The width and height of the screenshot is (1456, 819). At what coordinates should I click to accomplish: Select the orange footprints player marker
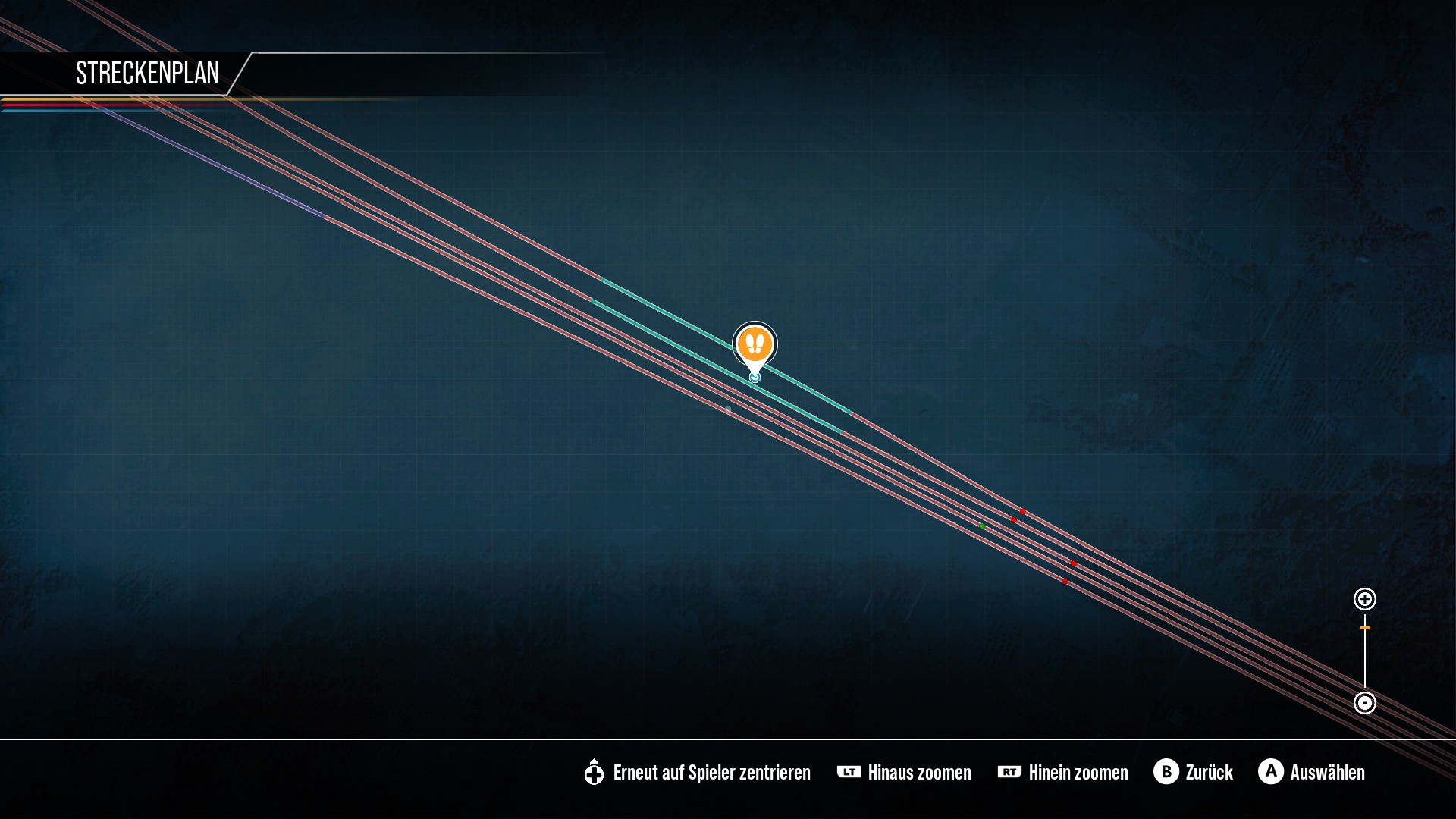755,345
